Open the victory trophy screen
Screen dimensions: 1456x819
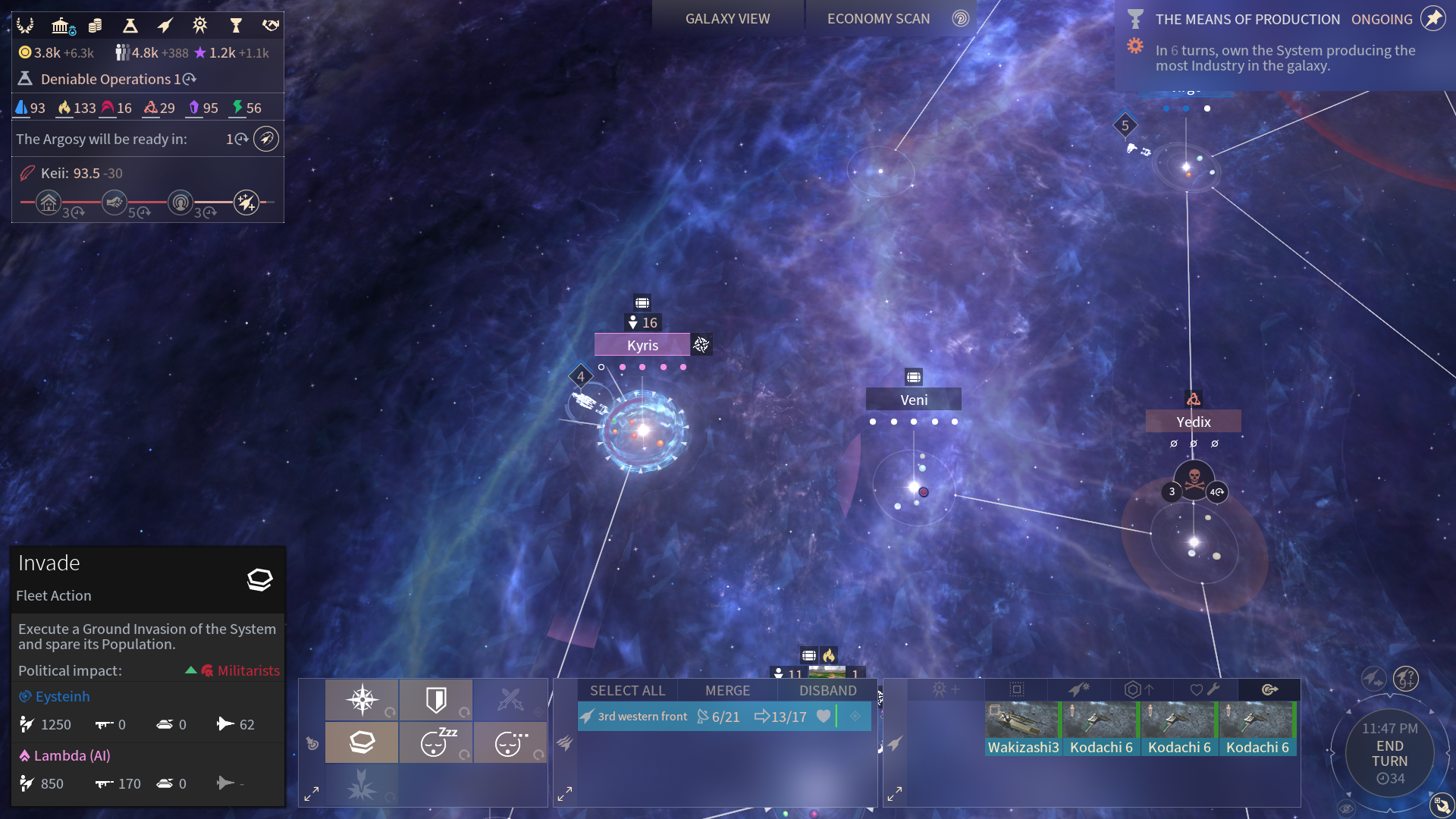[236, 26]
